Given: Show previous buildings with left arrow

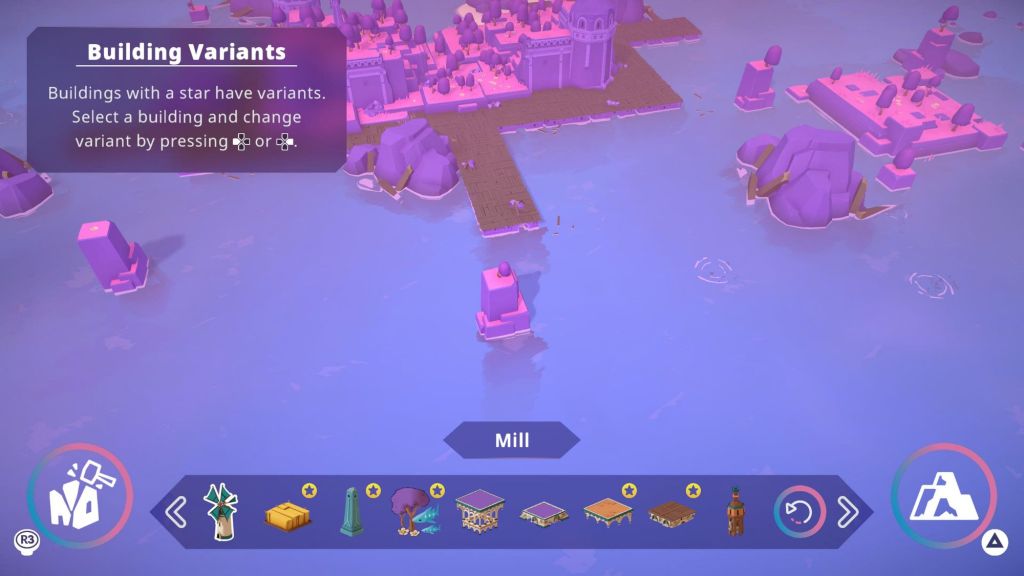Looking at the screenshot, I should [175, 513].
